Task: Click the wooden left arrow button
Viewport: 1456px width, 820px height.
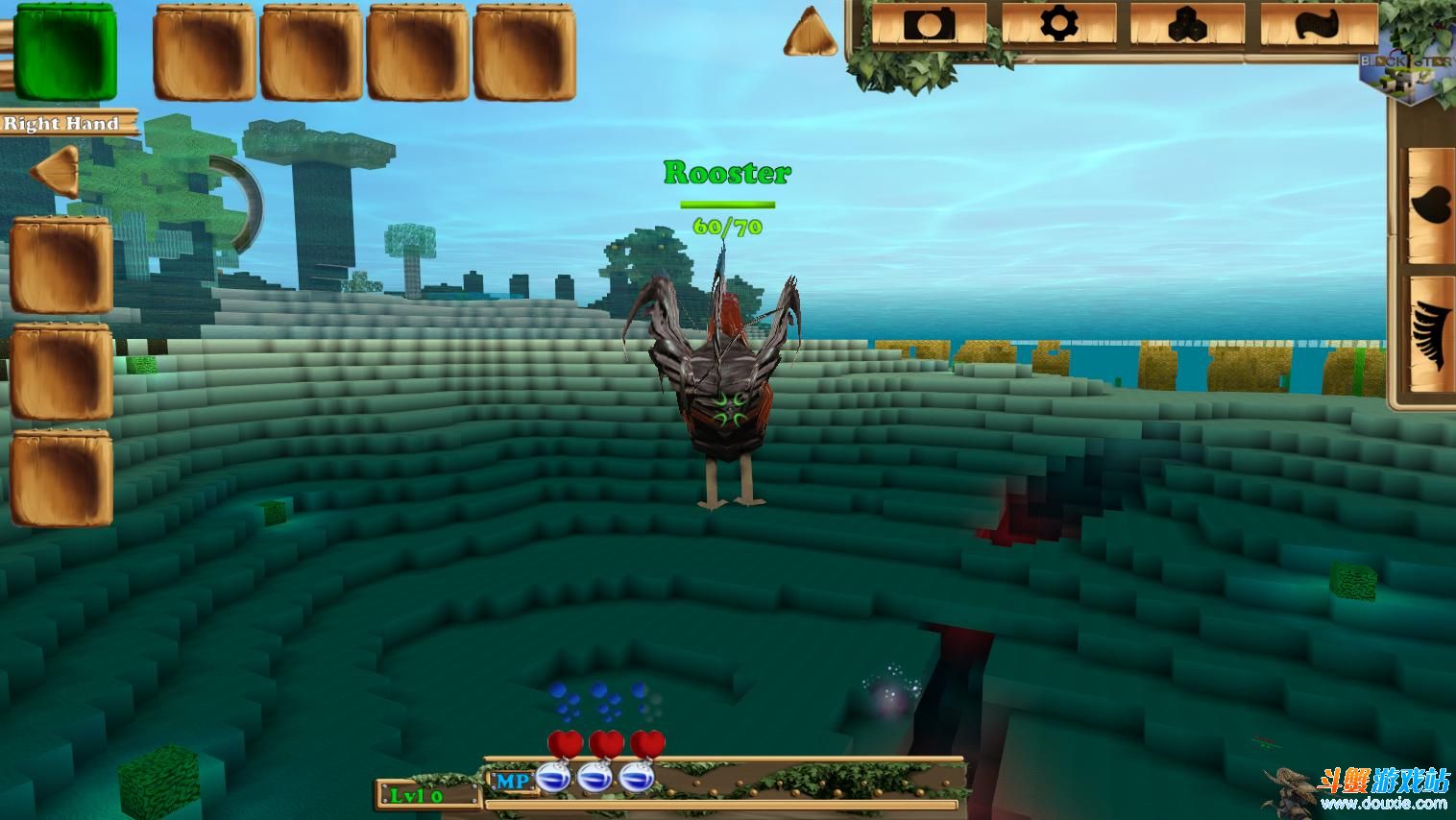Action: [57, 171]
